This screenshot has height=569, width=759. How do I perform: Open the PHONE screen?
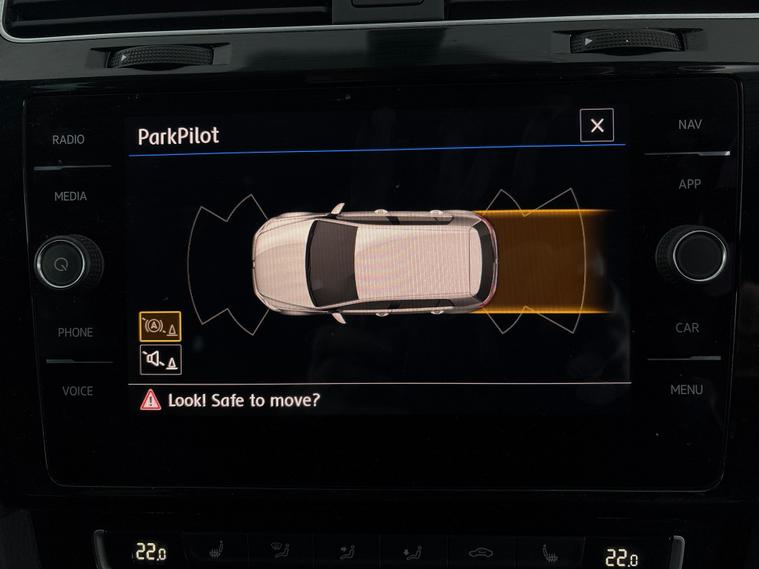click(74, 332)
